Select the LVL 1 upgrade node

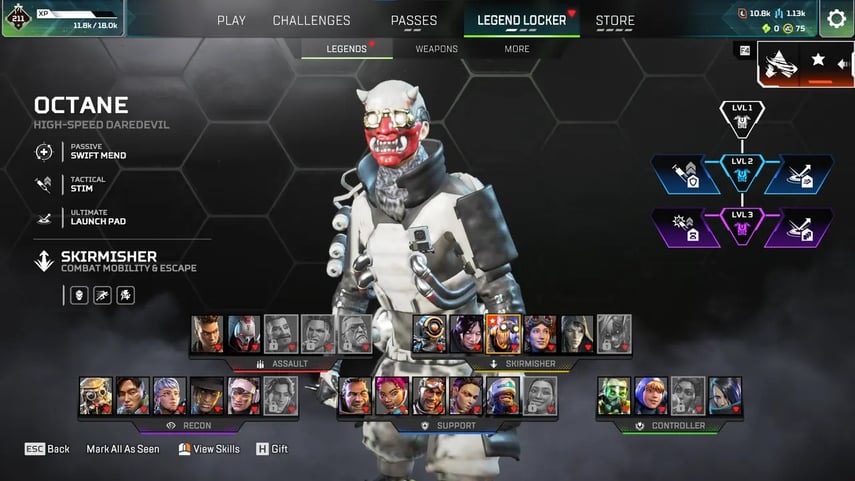pos(742,118)
